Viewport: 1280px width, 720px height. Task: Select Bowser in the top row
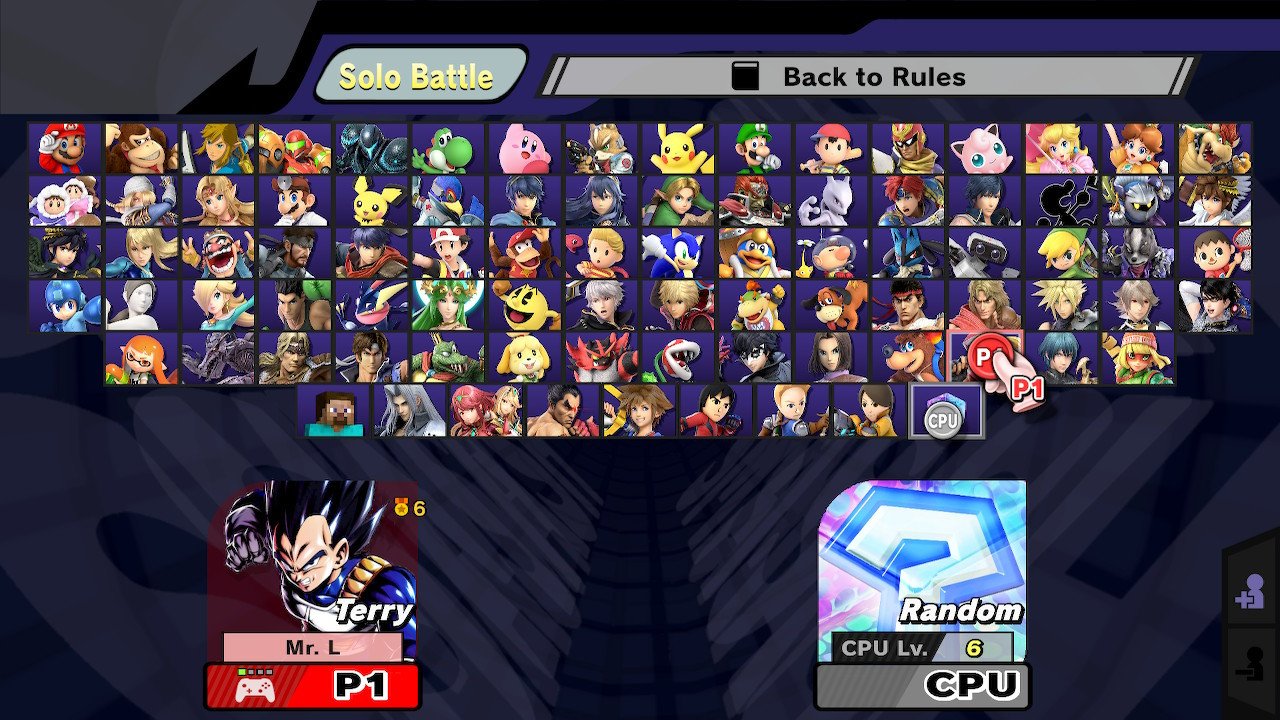click(x=1215, y=146)
